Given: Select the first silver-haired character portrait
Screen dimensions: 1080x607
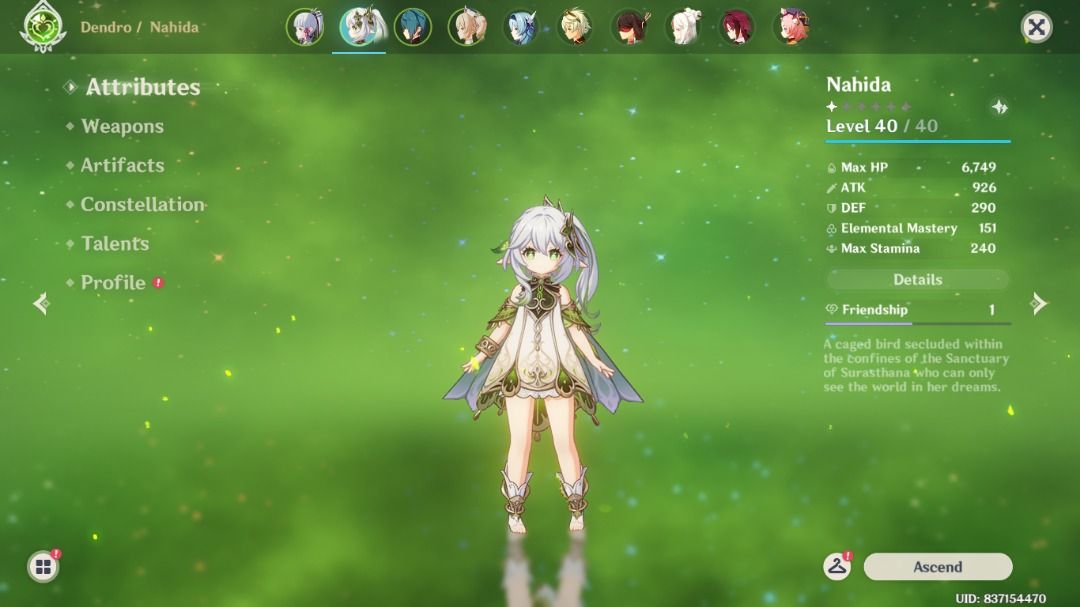Looking at the screenshot, I should [x=305, y=27].
